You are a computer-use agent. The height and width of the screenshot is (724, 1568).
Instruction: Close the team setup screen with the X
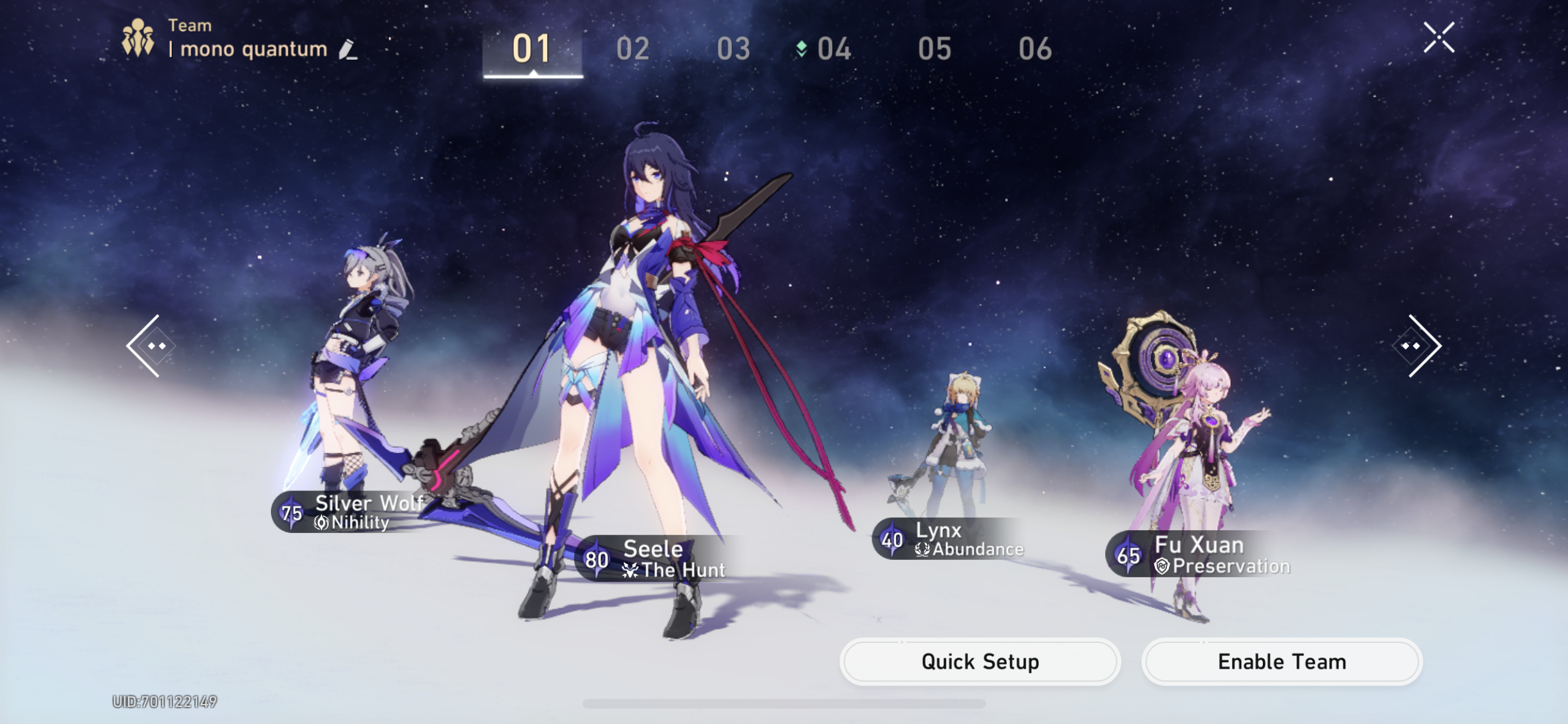click(x=1439, y=37)
